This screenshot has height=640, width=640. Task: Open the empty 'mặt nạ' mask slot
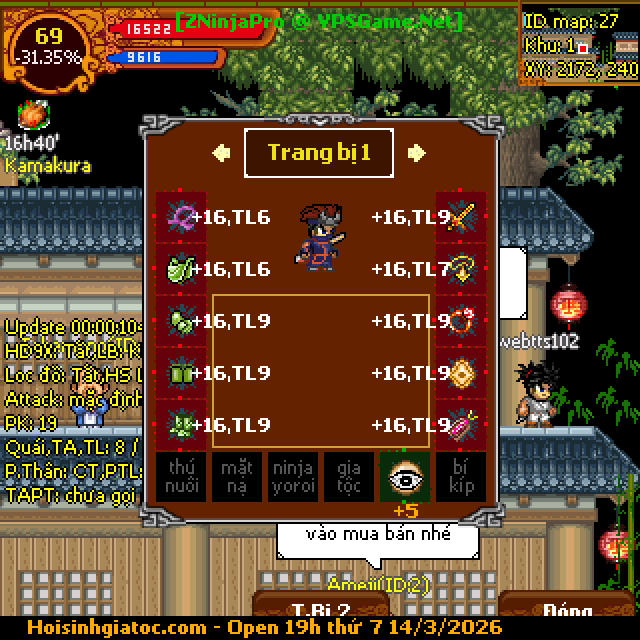[x=237, y=477]
